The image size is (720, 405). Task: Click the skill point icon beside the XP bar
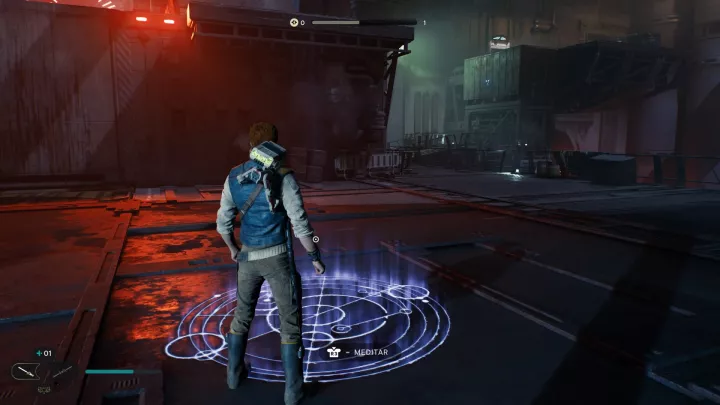[x=294, y=22]
